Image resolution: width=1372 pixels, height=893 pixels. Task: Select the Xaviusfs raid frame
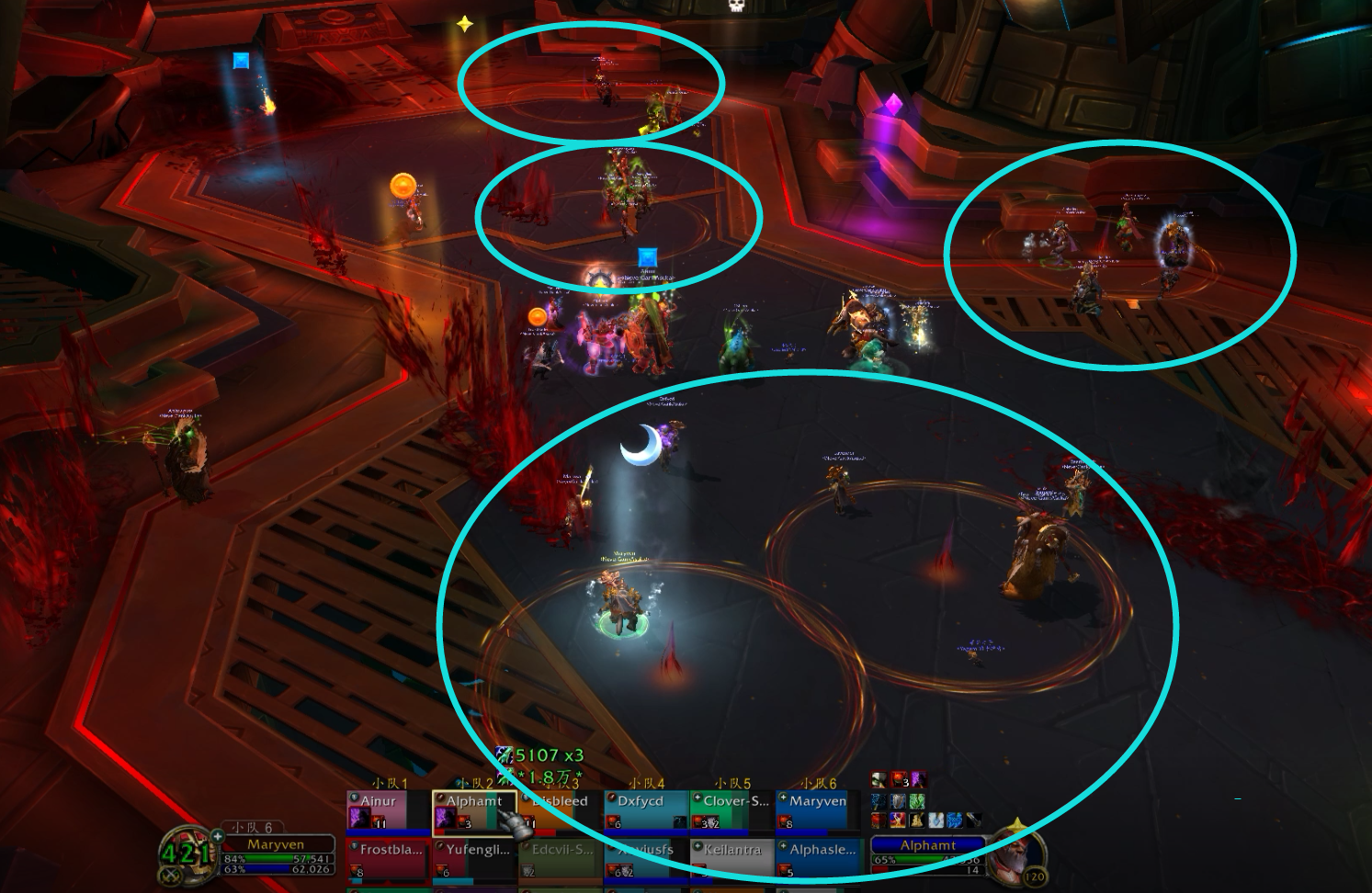click(646, 860)
